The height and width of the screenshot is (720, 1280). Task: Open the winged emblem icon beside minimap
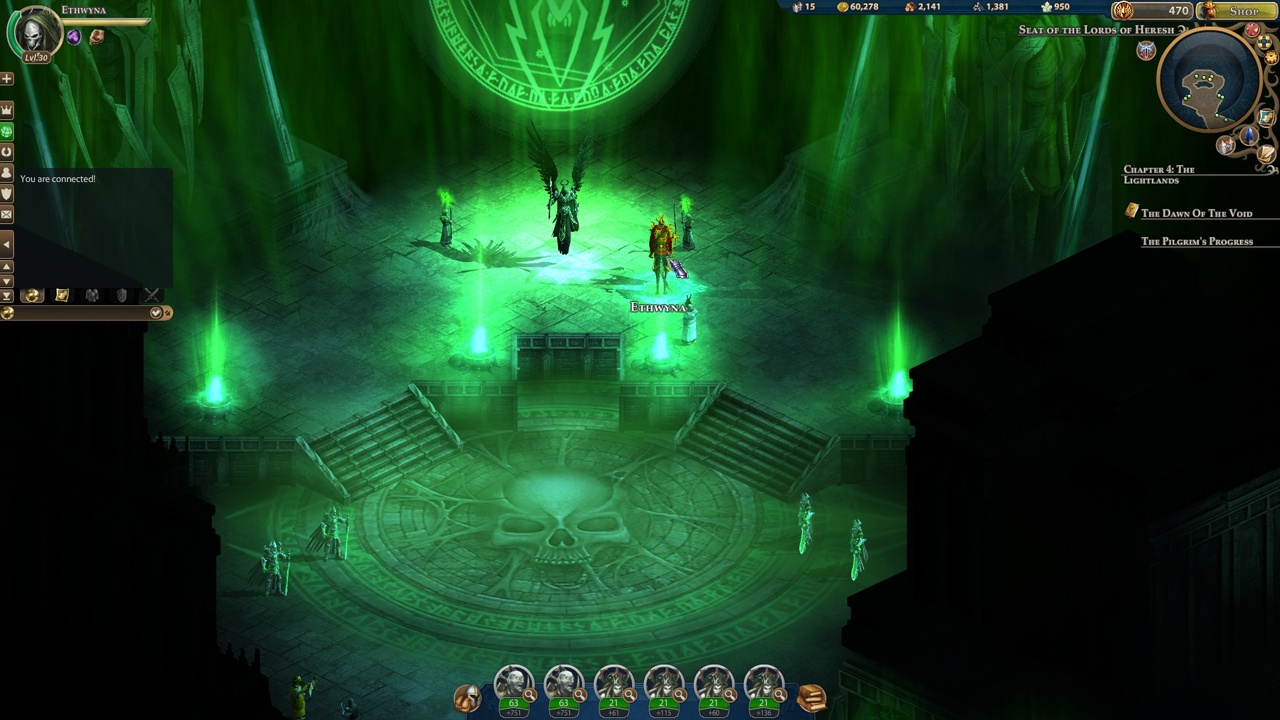point(1146,50)
